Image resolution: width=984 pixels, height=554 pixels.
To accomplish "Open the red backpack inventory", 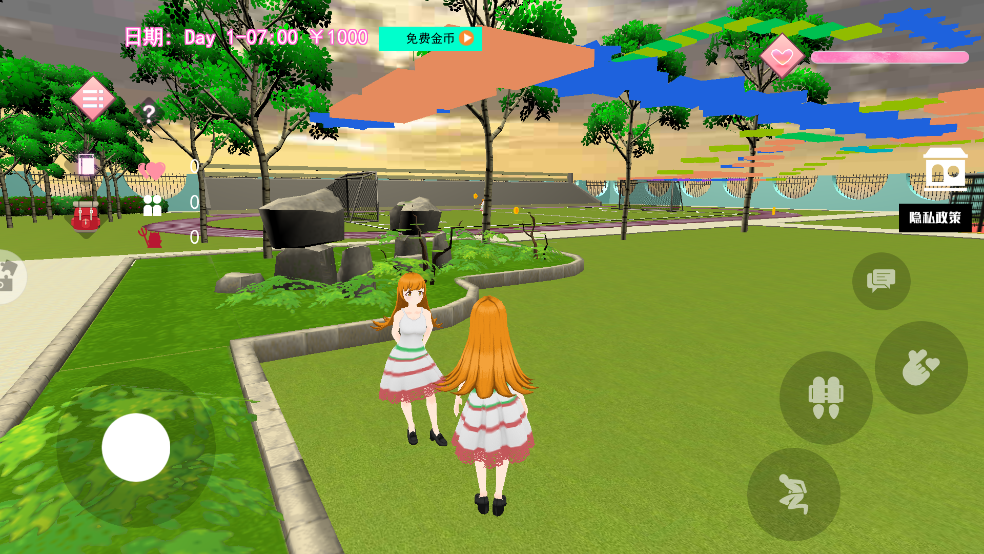I will (x=86, y=214).
